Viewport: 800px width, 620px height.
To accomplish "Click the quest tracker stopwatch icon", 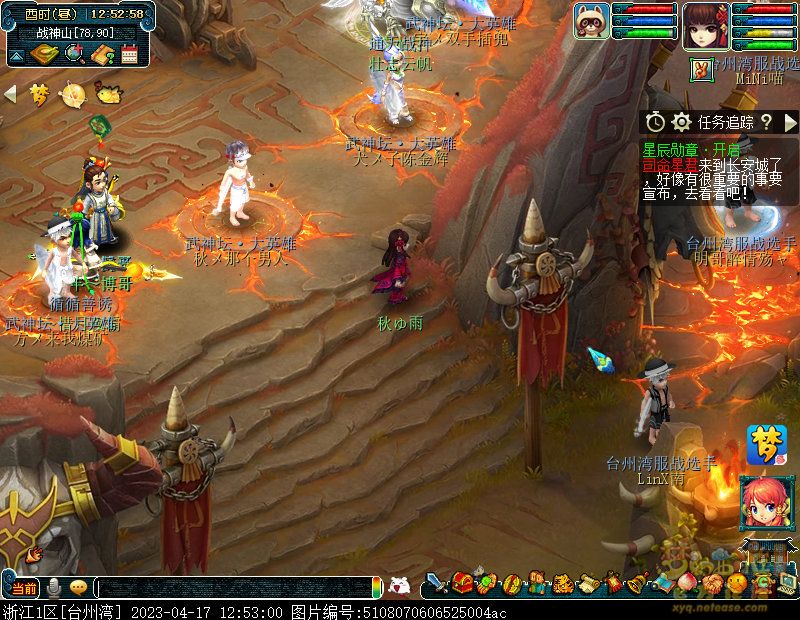I will (x=655, y=122).
